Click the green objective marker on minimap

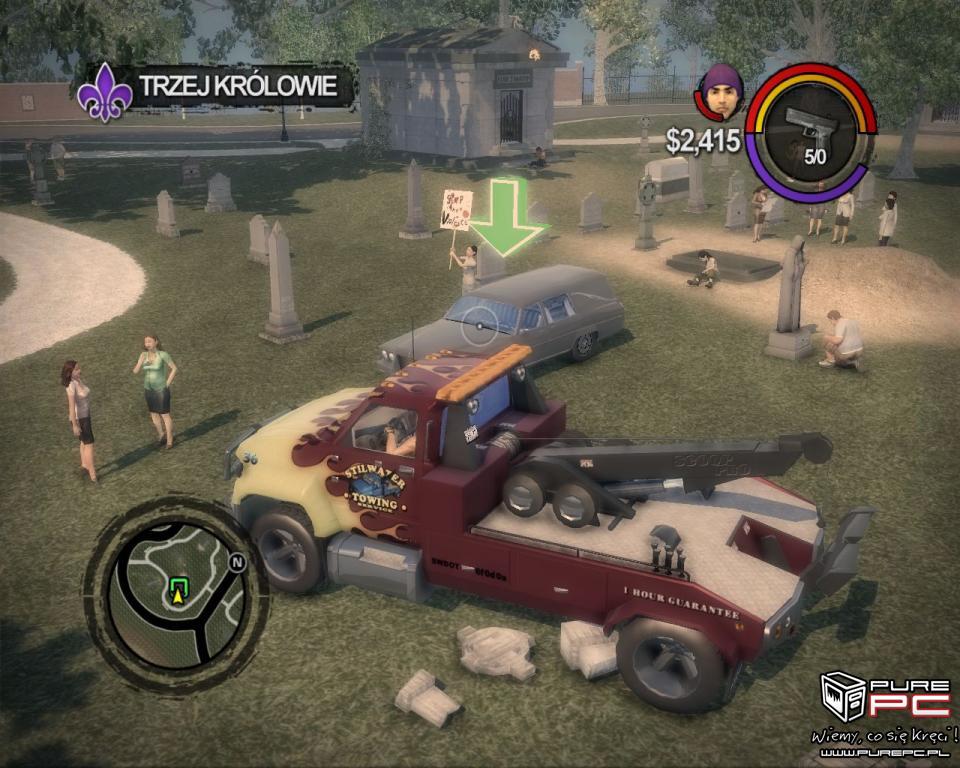point(179,586)
